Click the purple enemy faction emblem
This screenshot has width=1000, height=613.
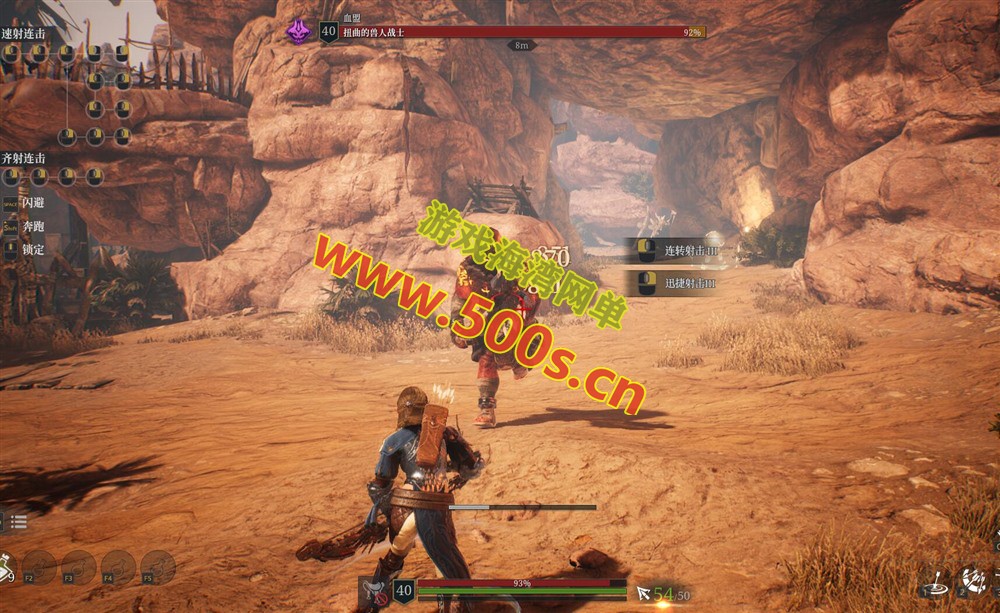[x=298, y=32]
